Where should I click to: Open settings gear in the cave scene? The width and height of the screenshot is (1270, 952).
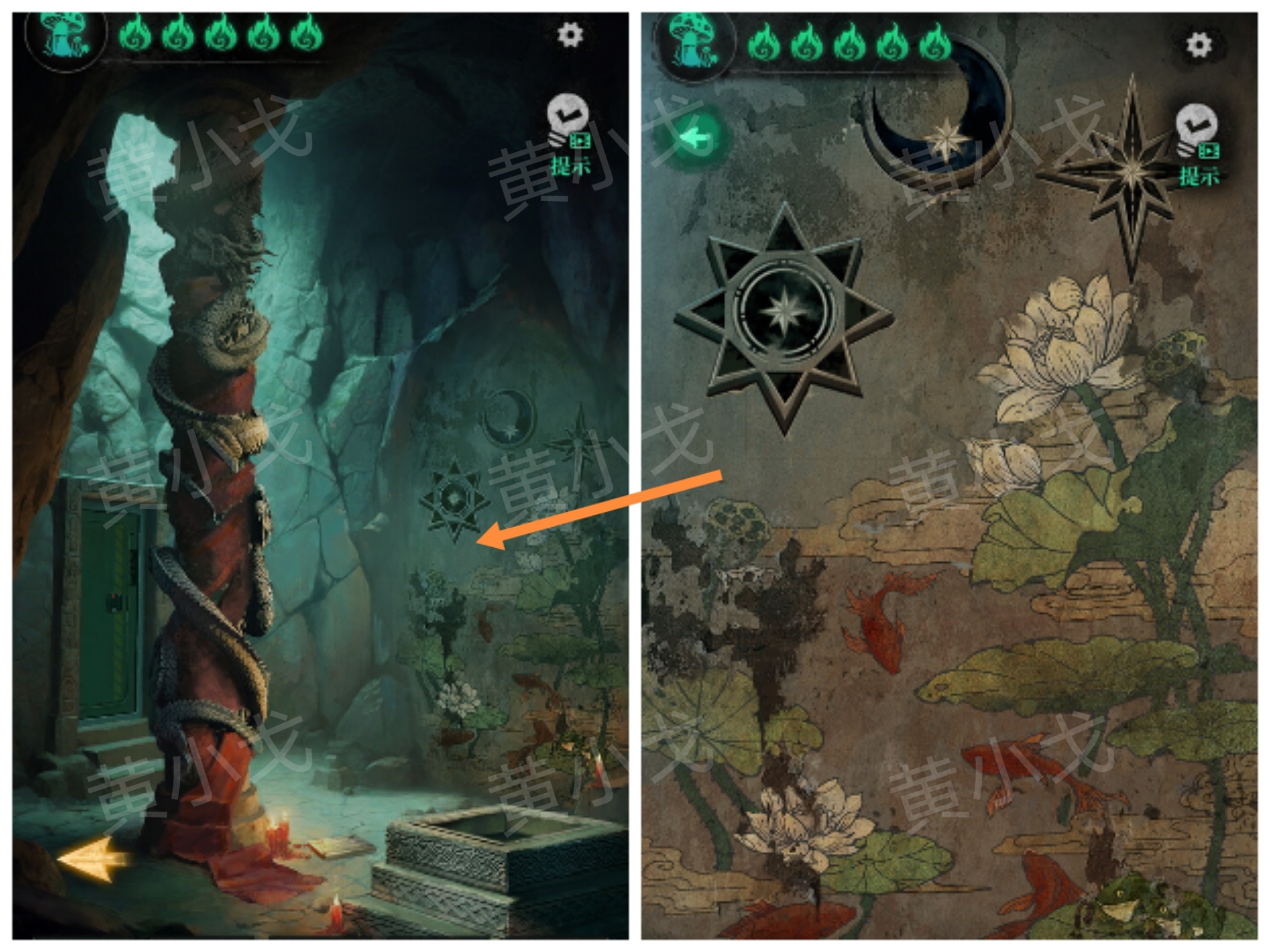click(x=570, y=35)
